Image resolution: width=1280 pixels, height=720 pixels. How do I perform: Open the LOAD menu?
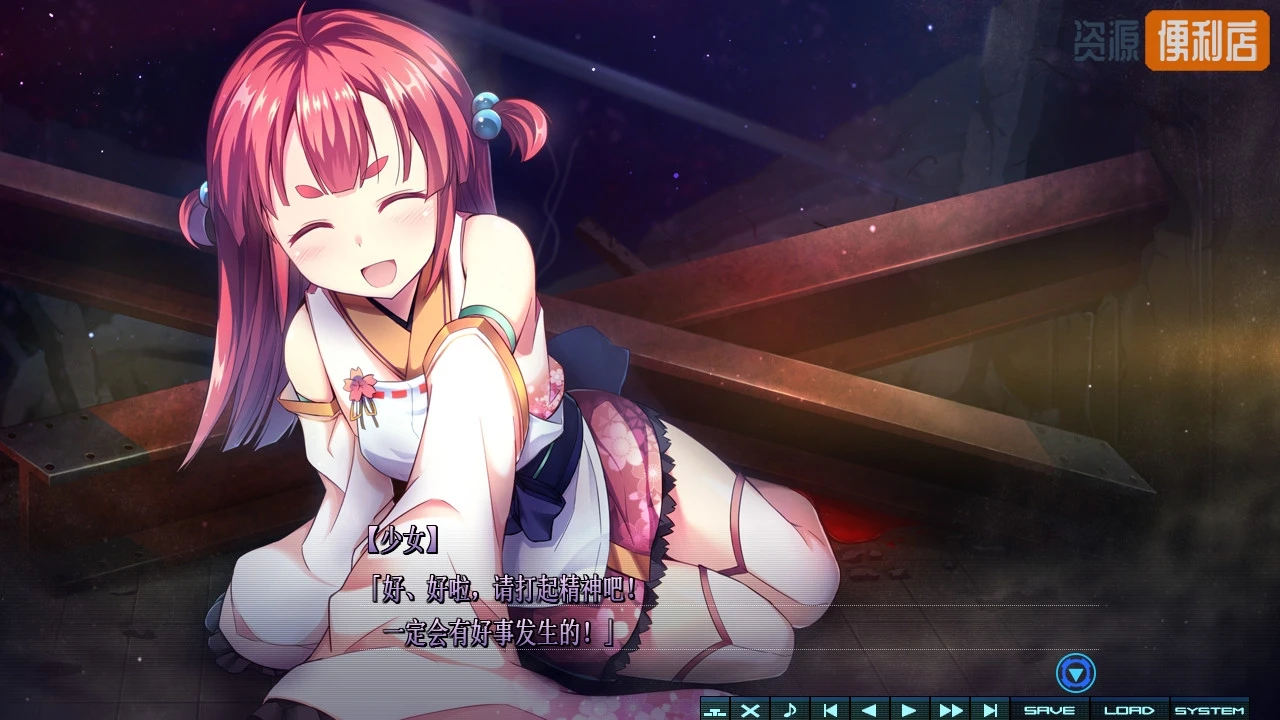click(1129, 710)
